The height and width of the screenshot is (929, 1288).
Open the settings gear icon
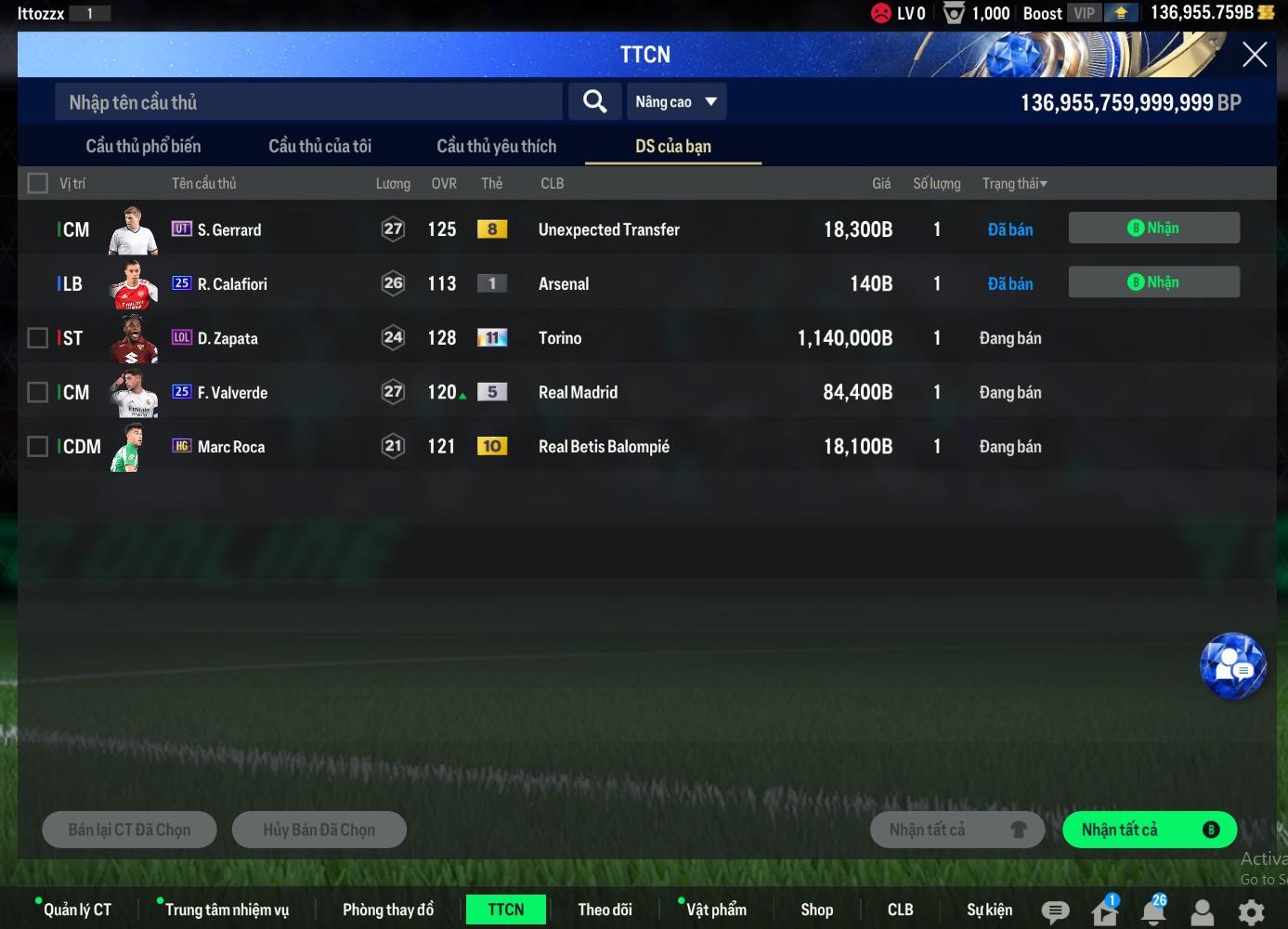click(x=1251, y=911)
